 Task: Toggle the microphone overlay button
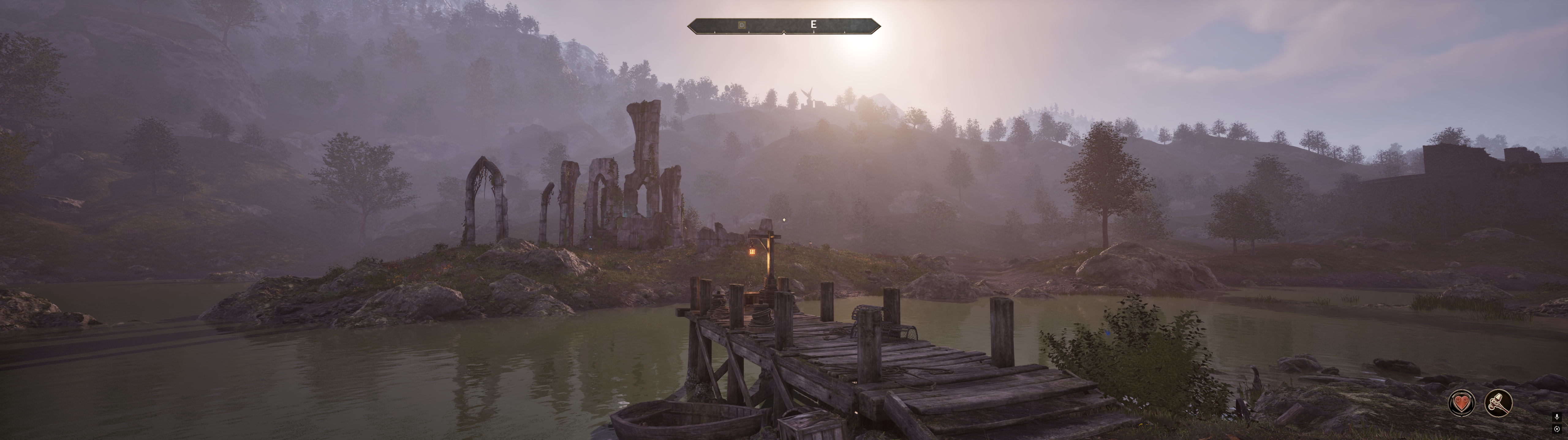(1557, 417)
